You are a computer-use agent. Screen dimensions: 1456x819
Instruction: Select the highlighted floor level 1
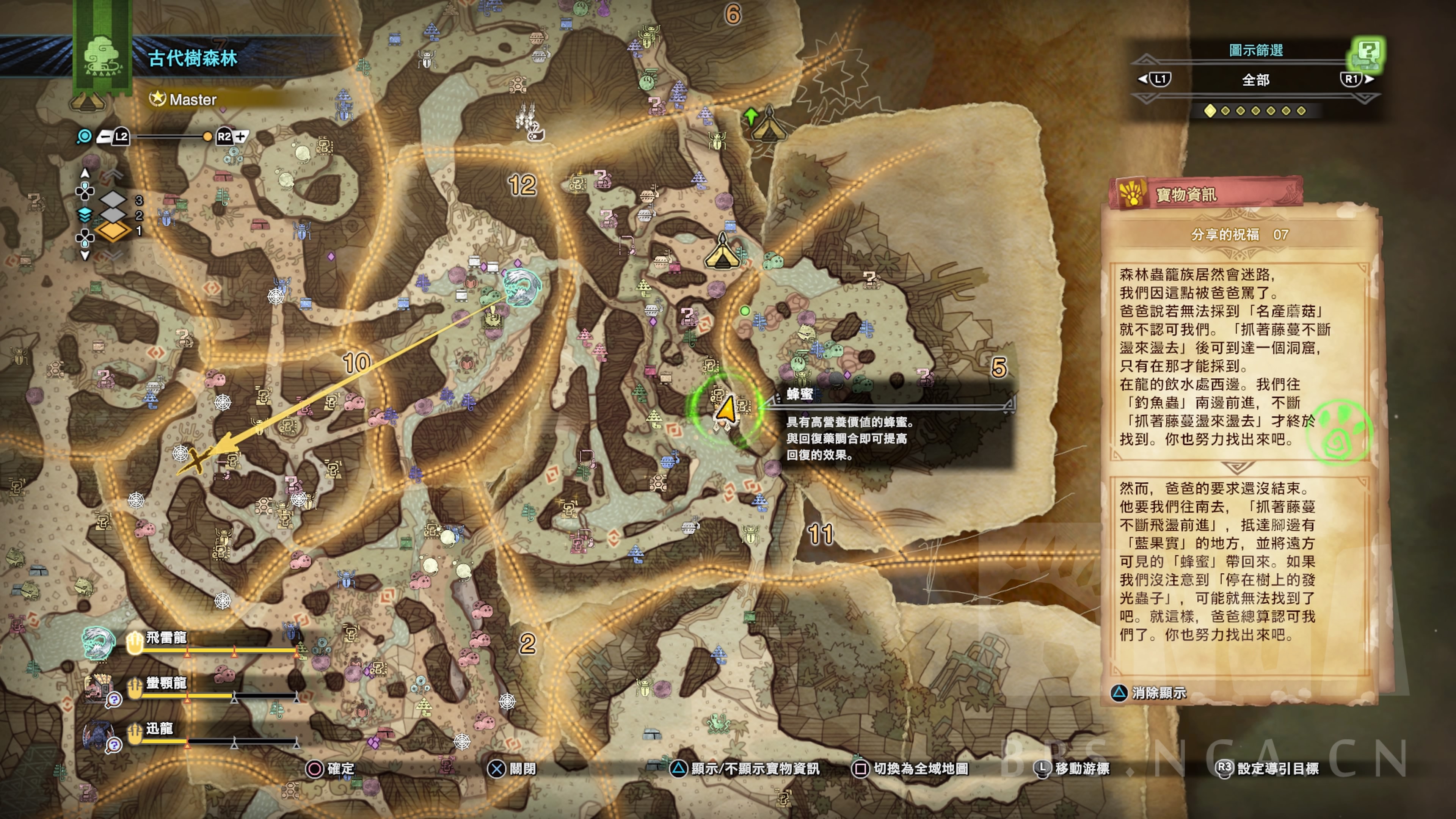[x=113, y=231]
